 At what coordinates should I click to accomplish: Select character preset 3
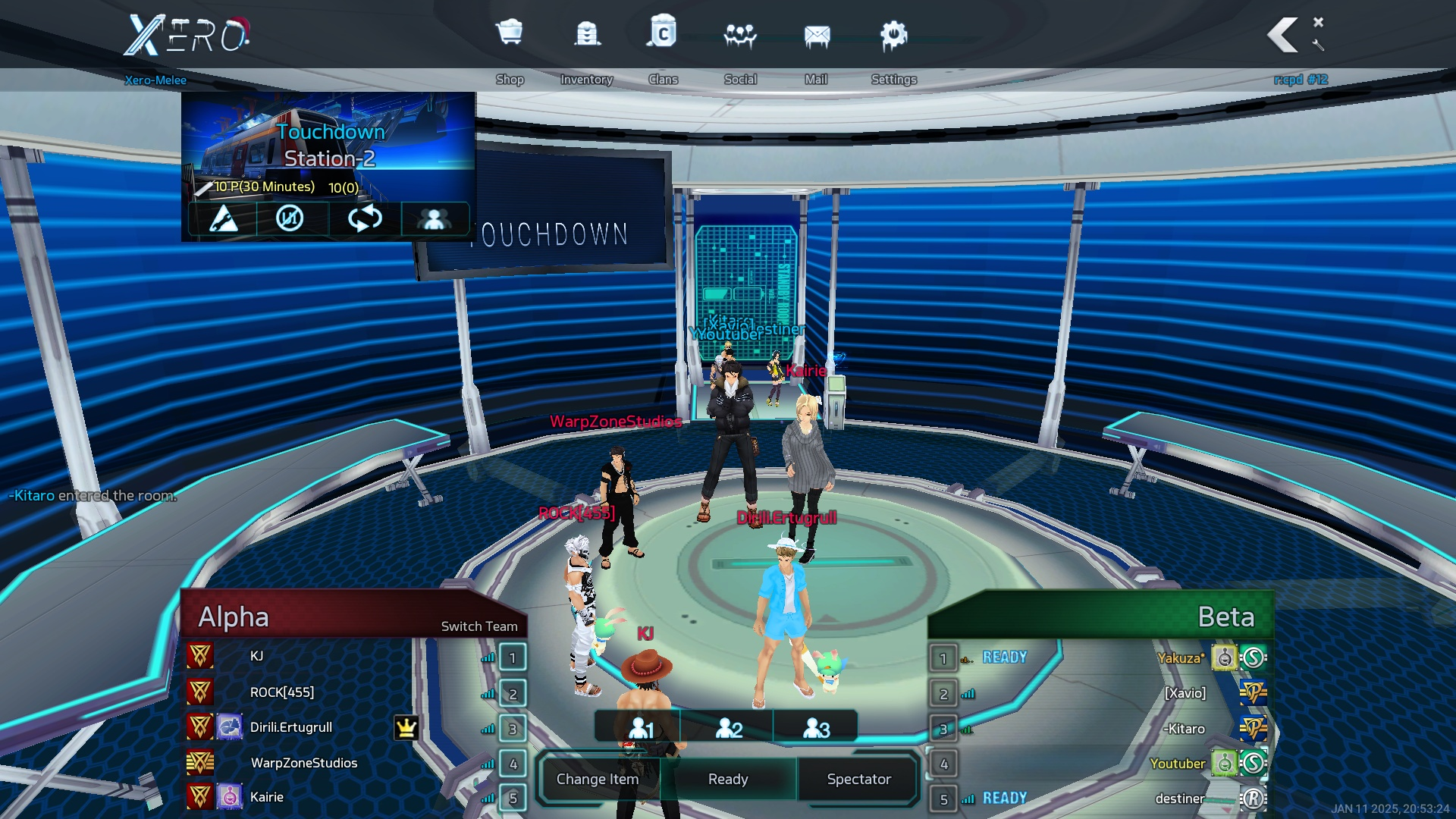tap(816, 728)
